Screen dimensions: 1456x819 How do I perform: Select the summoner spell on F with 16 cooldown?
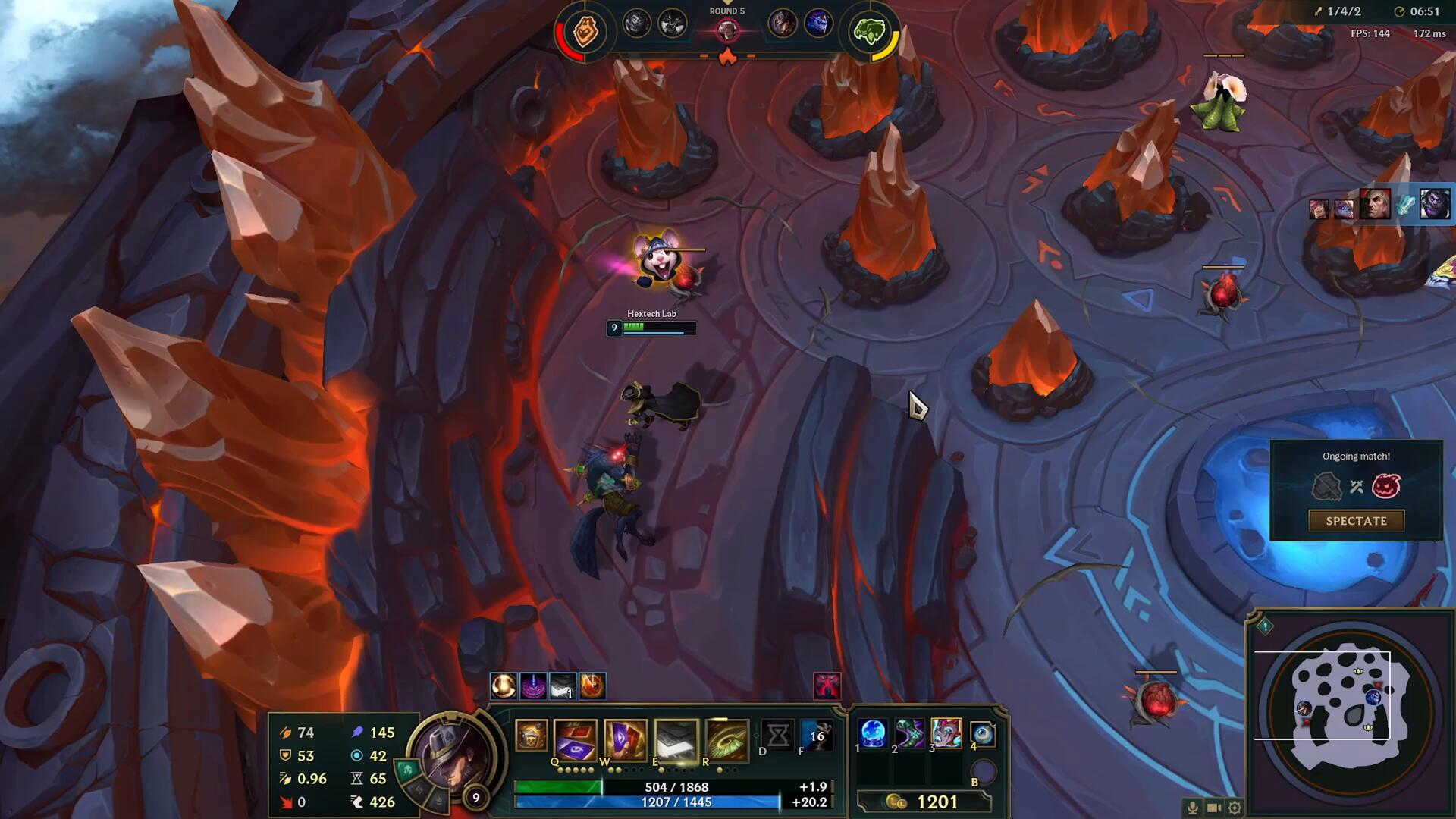[816, 735]
